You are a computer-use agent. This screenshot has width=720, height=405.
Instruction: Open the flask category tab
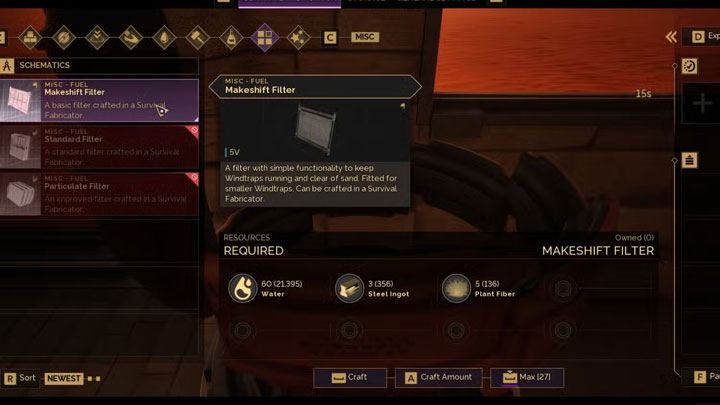231,38
